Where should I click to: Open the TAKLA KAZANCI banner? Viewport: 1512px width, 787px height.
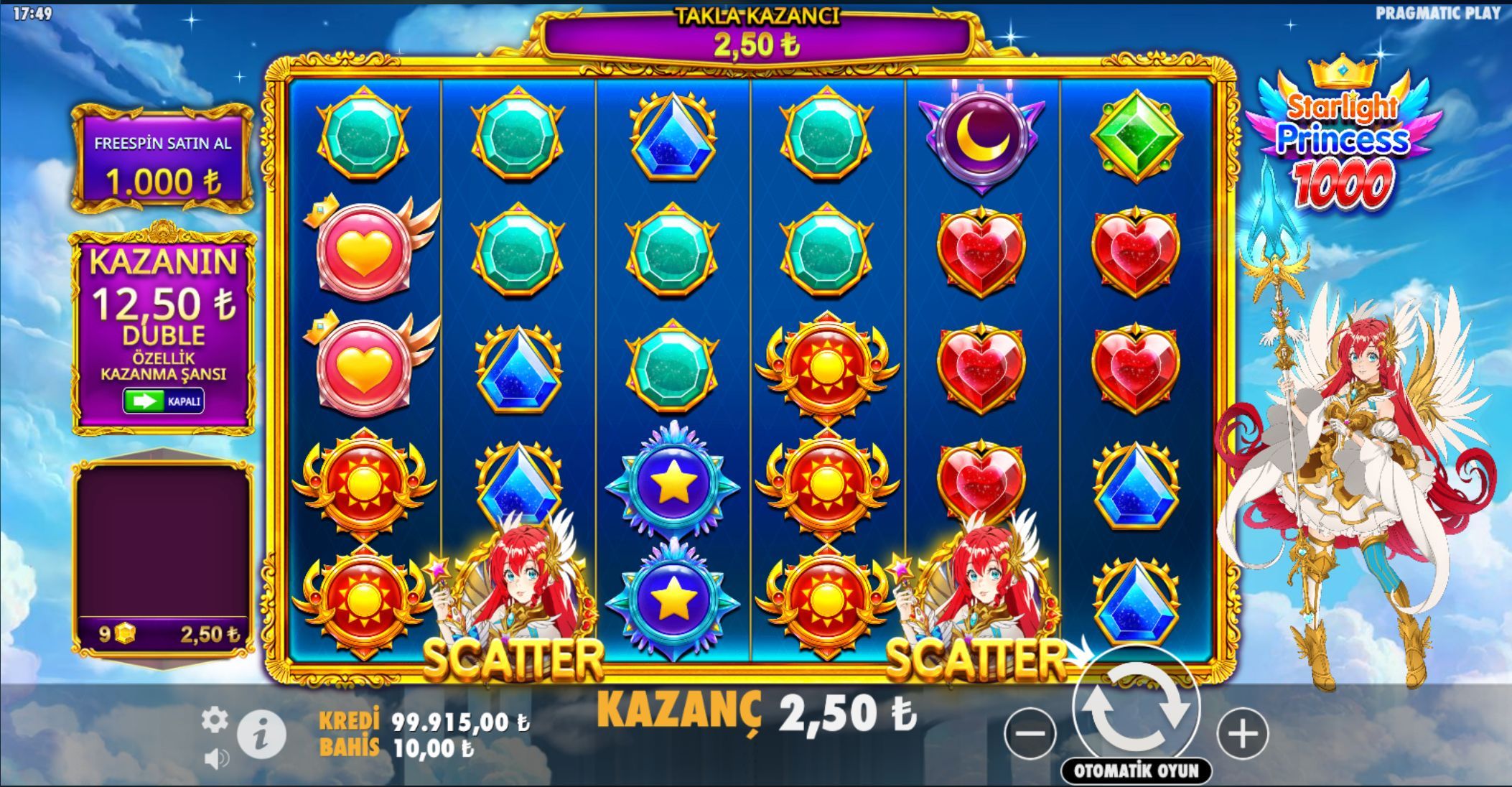754,32
